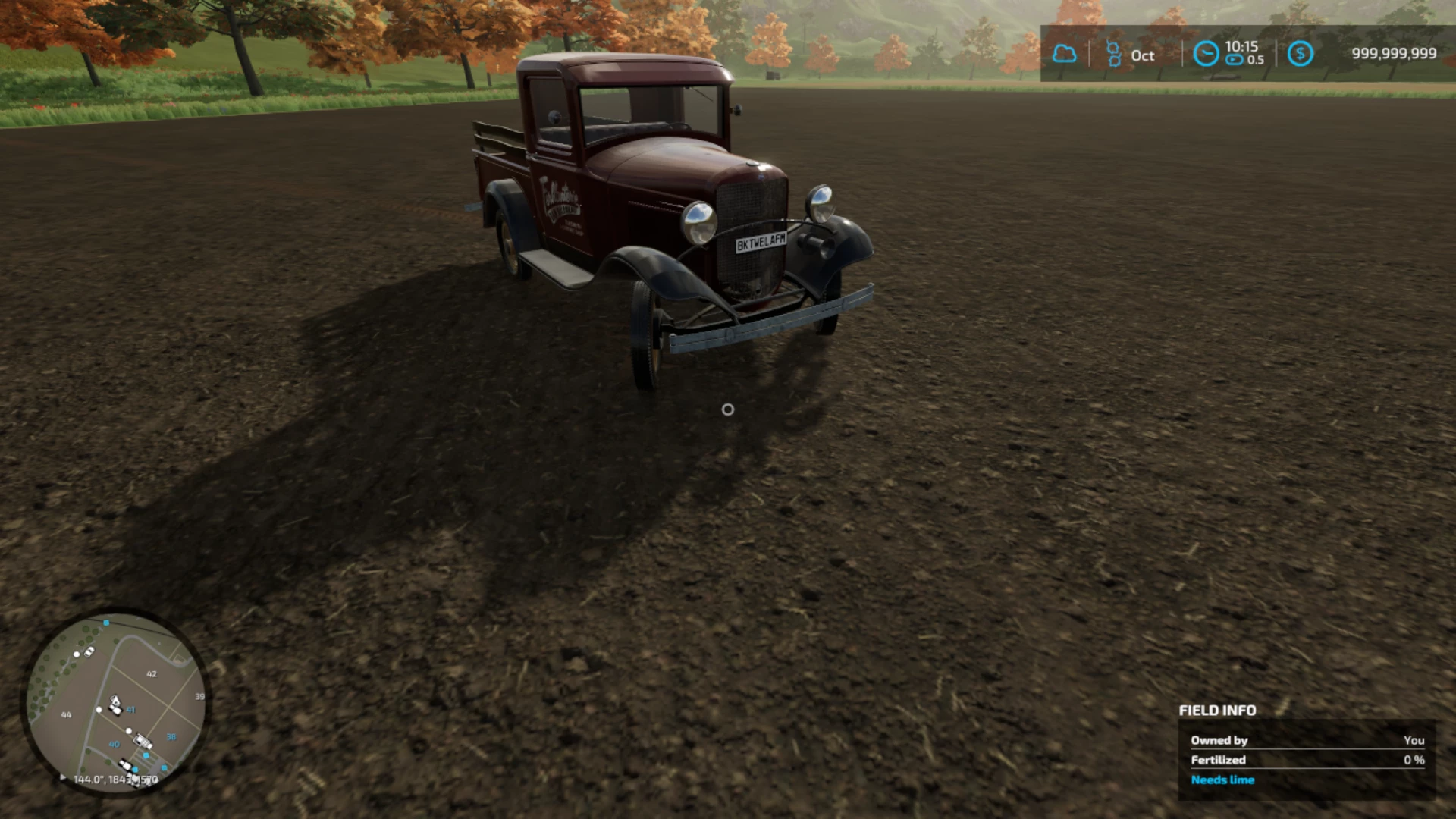Click the 999,999,999 money balance display

pos(1394,52)
